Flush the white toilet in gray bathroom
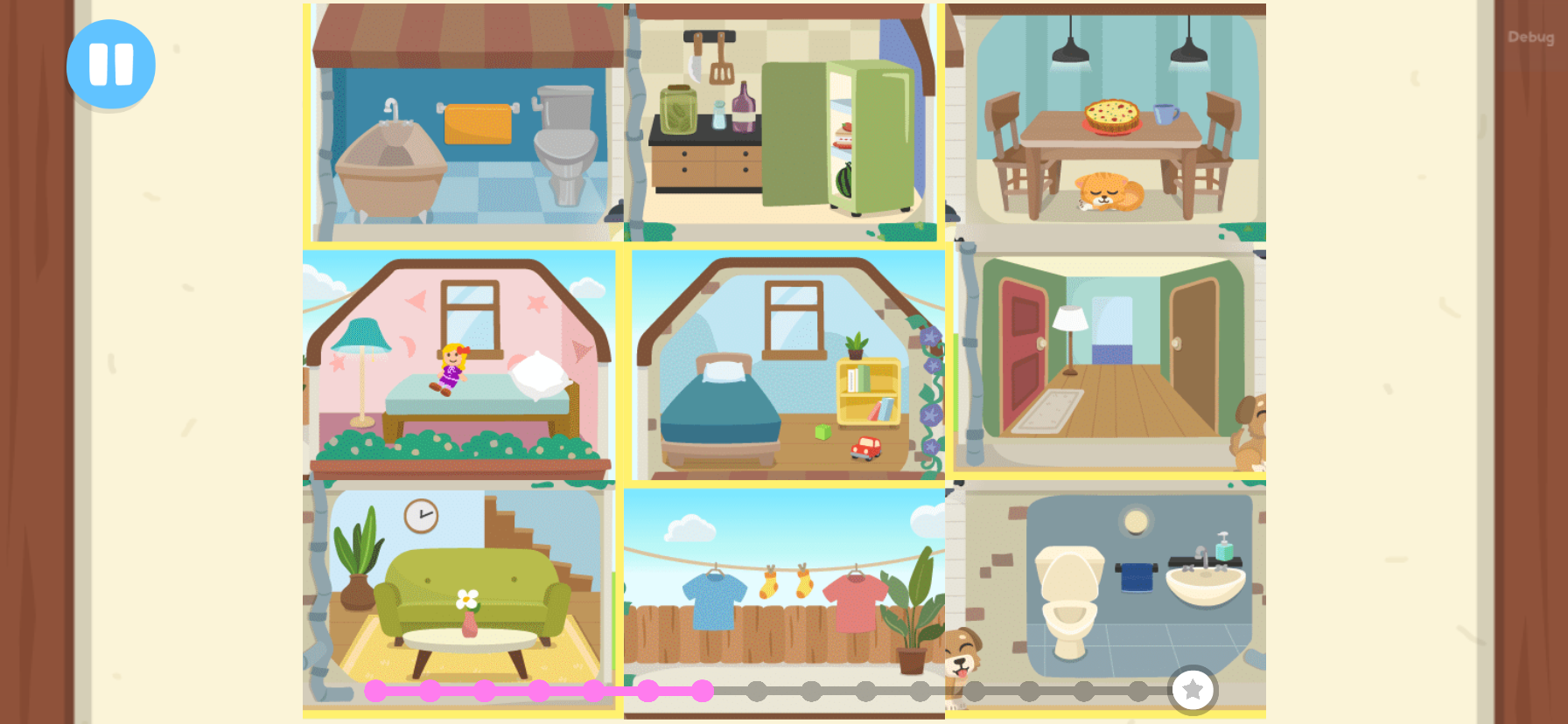 [x=1069, y=595]
